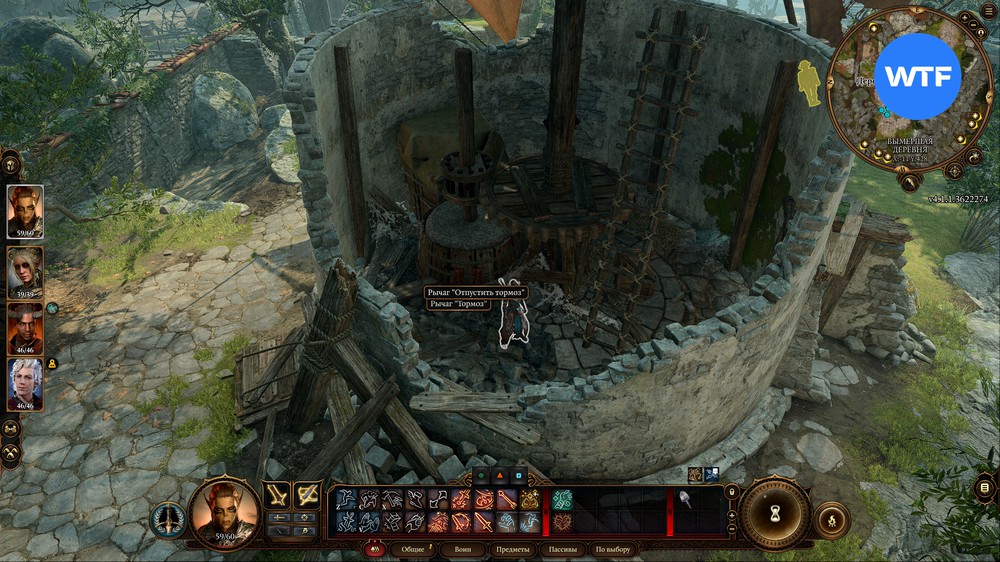Switch to the По выбору tab

pos(612,549)
